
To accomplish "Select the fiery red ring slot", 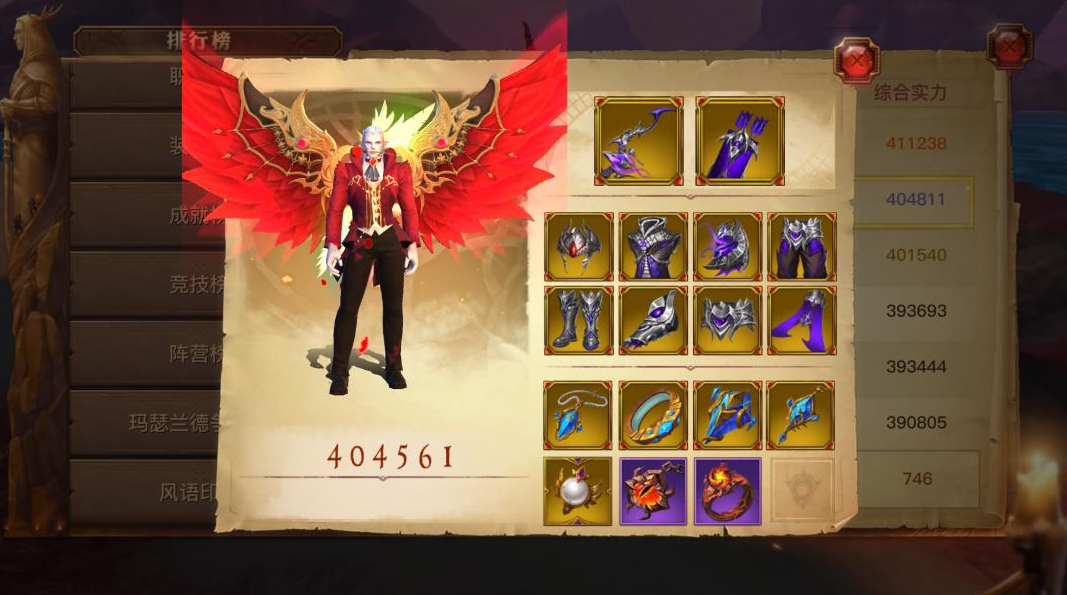I will click(x=727, y=491).
